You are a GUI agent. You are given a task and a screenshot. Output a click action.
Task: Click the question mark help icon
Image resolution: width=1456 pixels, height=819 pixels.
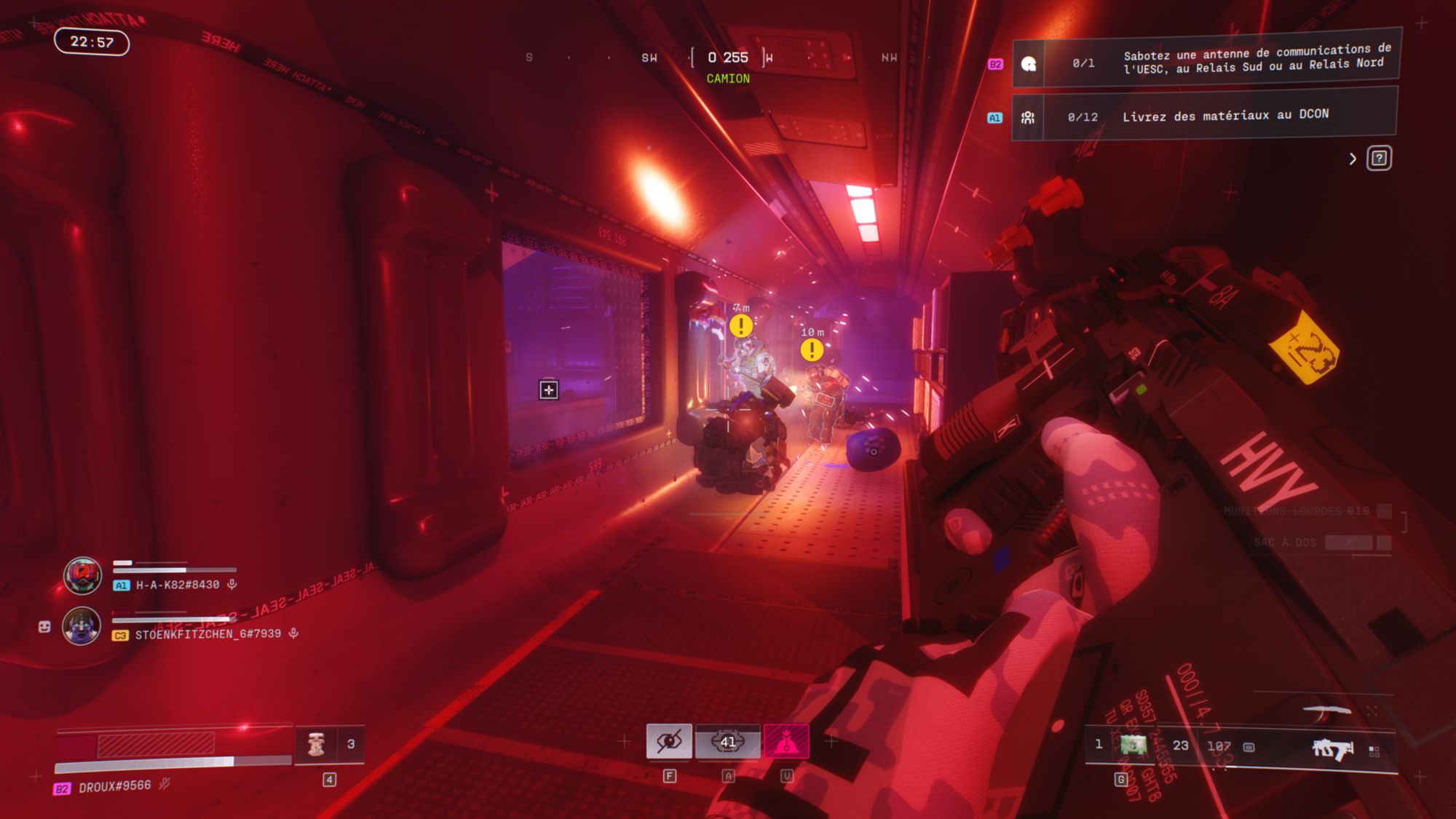pos(1379,158)
